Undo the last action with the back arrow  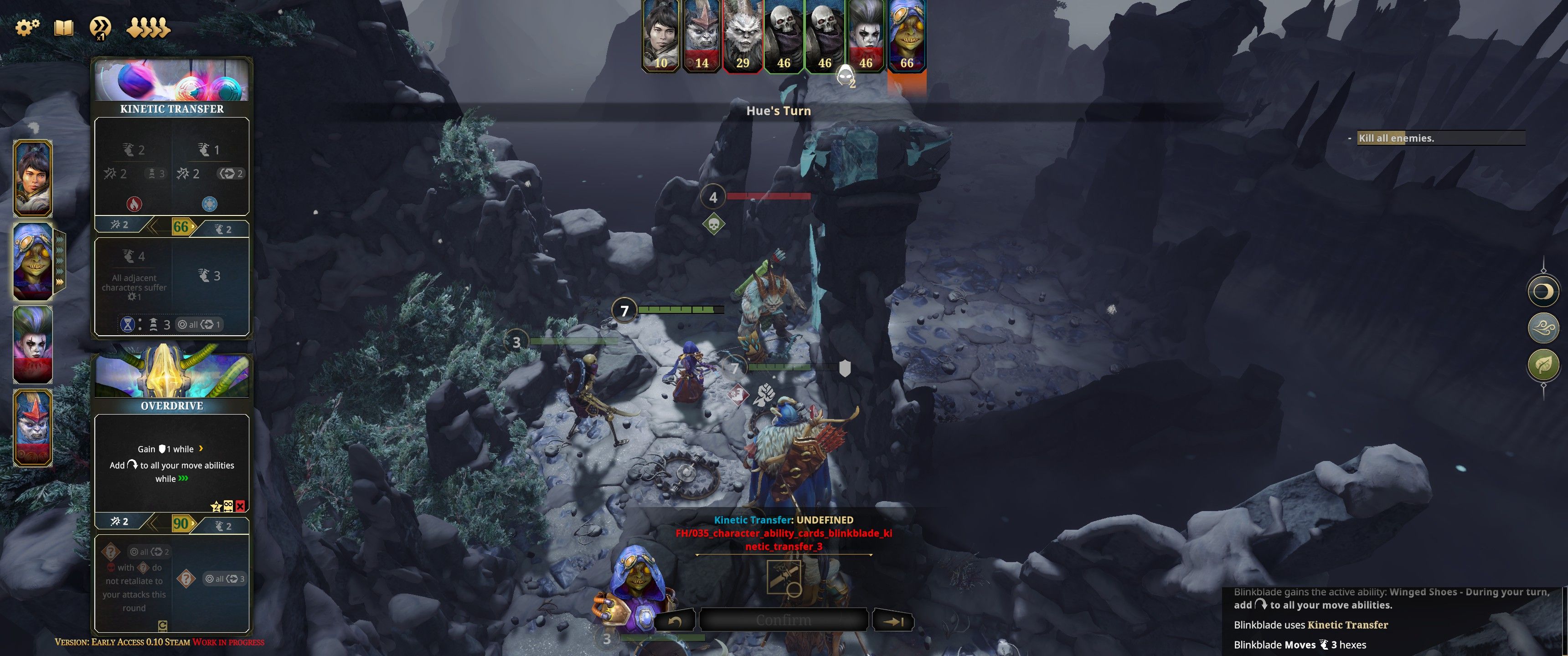point(675,621)
